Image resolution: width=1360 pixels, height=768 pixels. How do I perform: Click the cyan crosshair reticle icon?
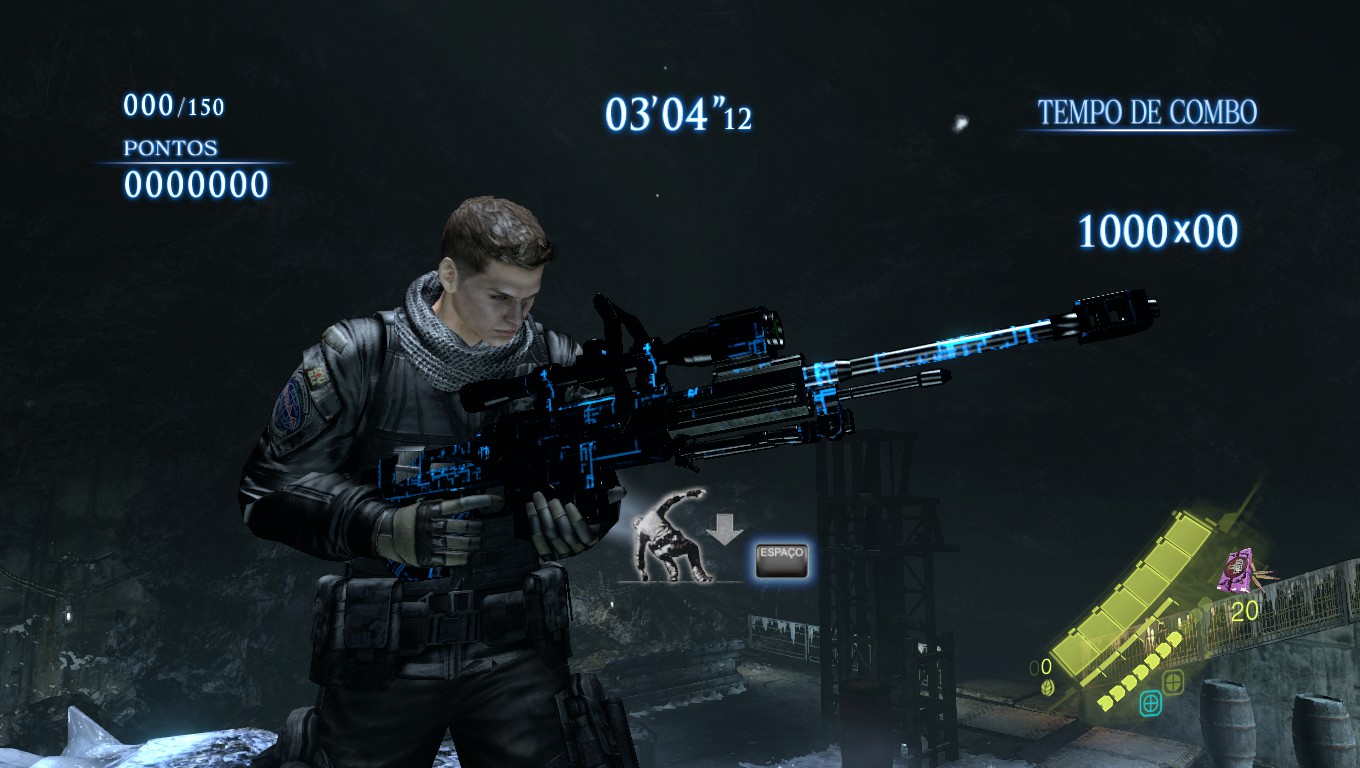click(1151, 703)
